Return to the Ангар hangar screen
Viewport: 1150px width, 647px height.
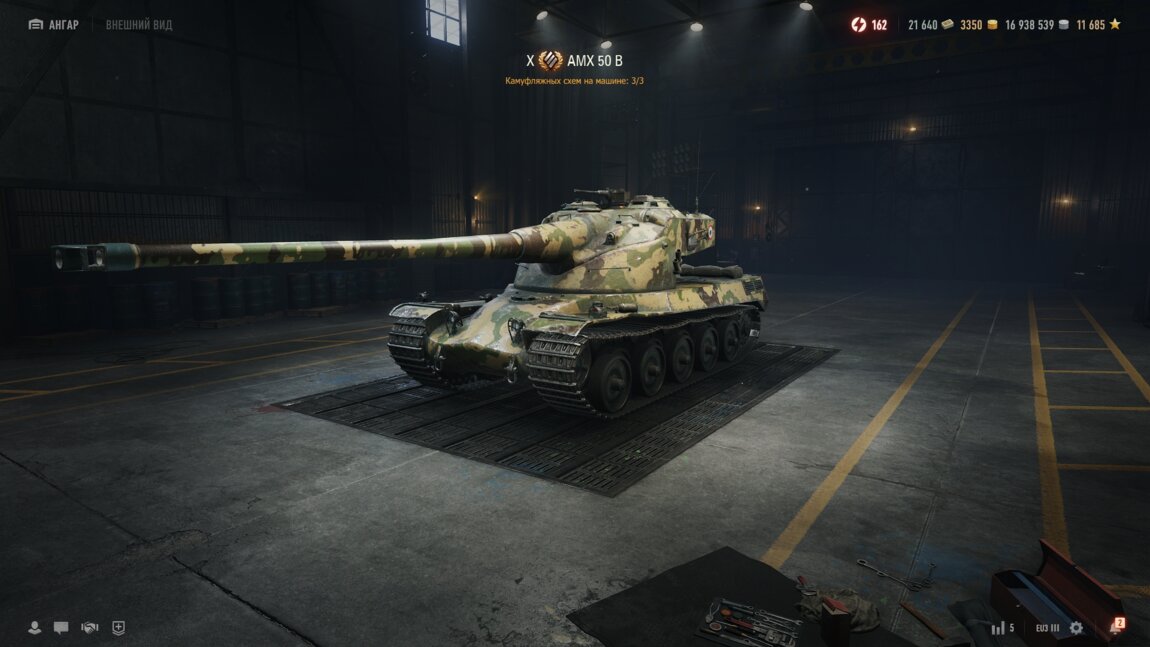click(x=54, y=25)
